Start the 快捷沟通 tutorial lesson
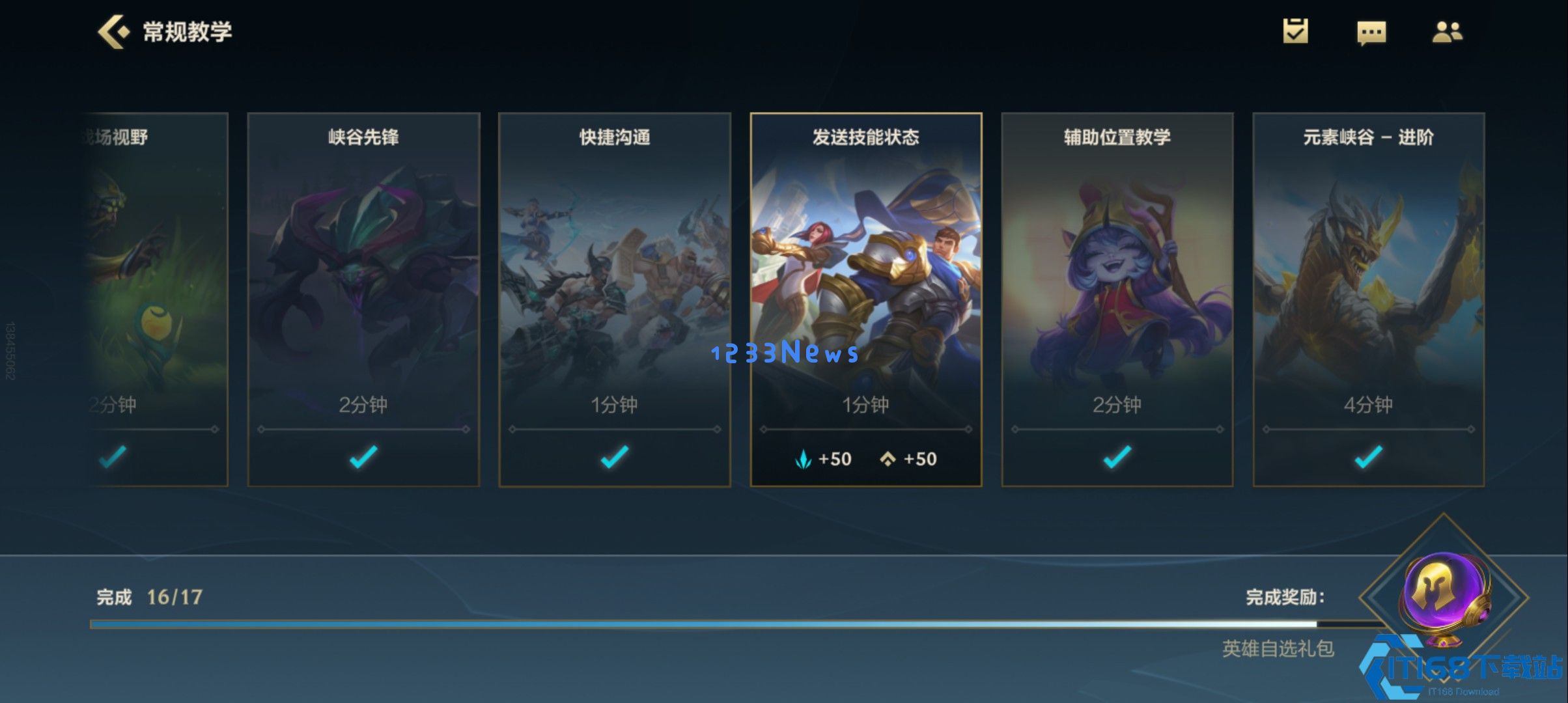This screenshot has width=1568, height=703. (x=614, y=293)
